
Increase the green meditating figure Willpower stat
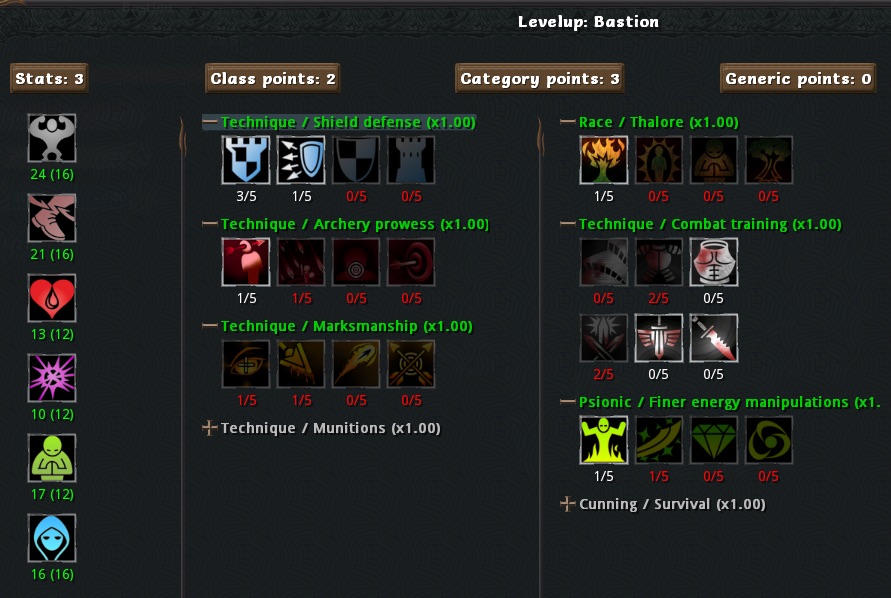pyautogui.click(x=52, y=458)
